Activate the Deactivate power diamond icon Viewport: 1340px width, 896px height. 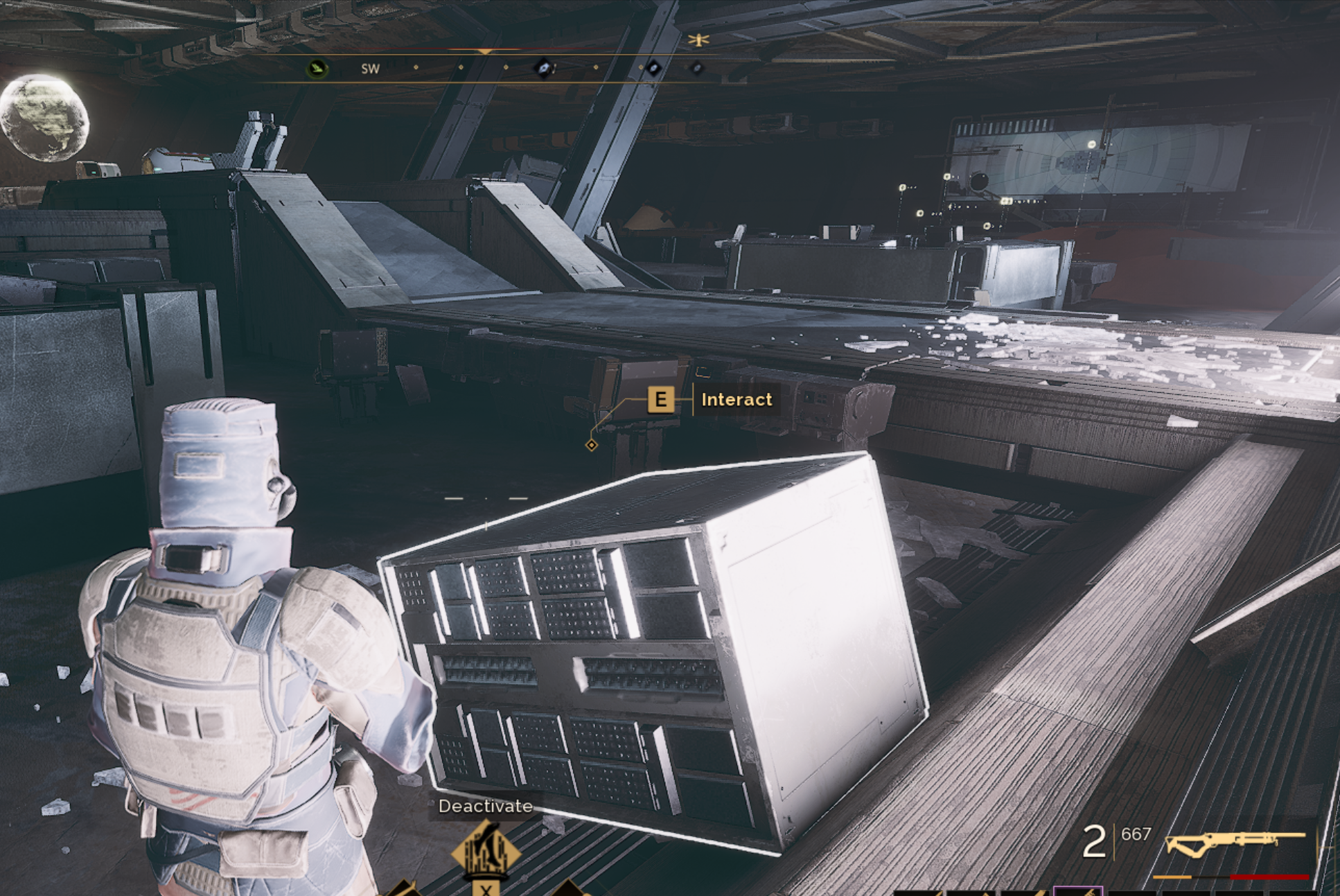point(486,852)
